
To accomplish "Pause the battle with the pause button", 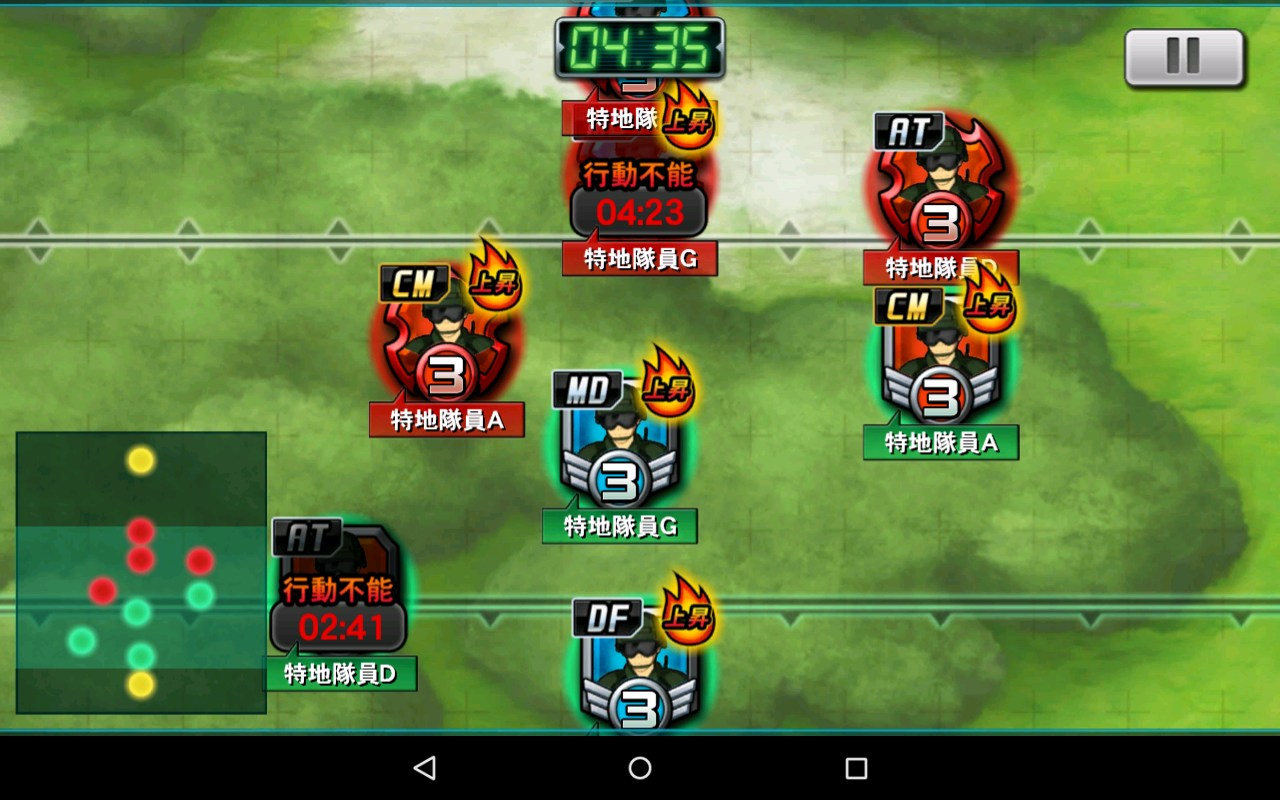I will (1184, 57).
